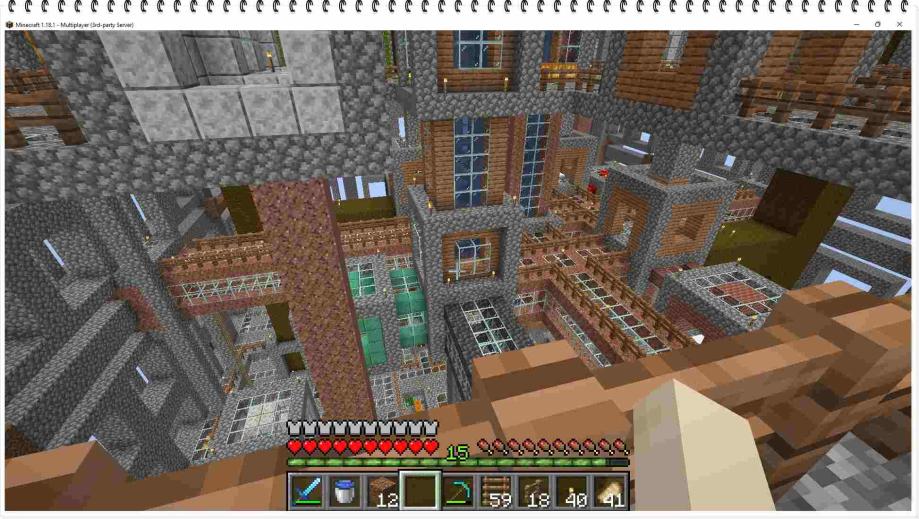Close the Minecraft window
Viewport: 919px width, 519px height.
[x=899, y=24]
